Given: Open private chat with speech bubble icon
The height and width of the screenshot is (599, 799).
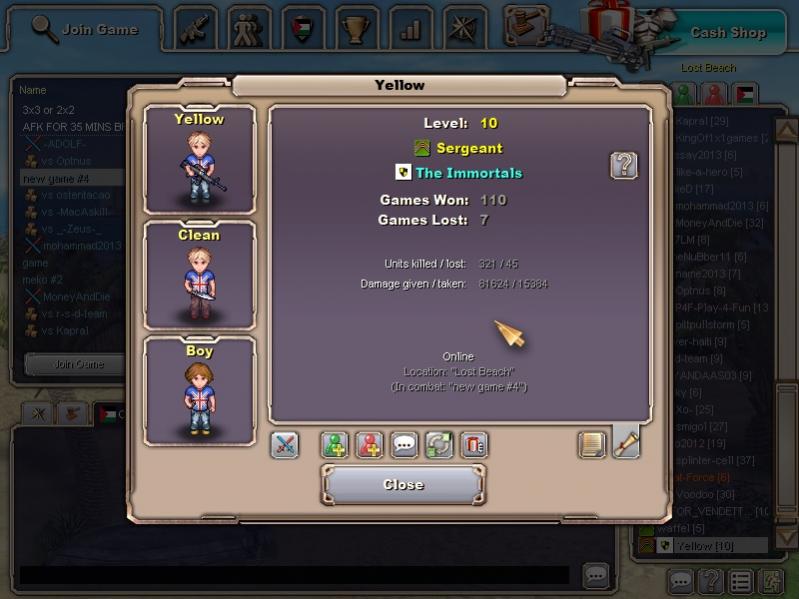Looking at the screenshot, I should [x=405, y=445].
